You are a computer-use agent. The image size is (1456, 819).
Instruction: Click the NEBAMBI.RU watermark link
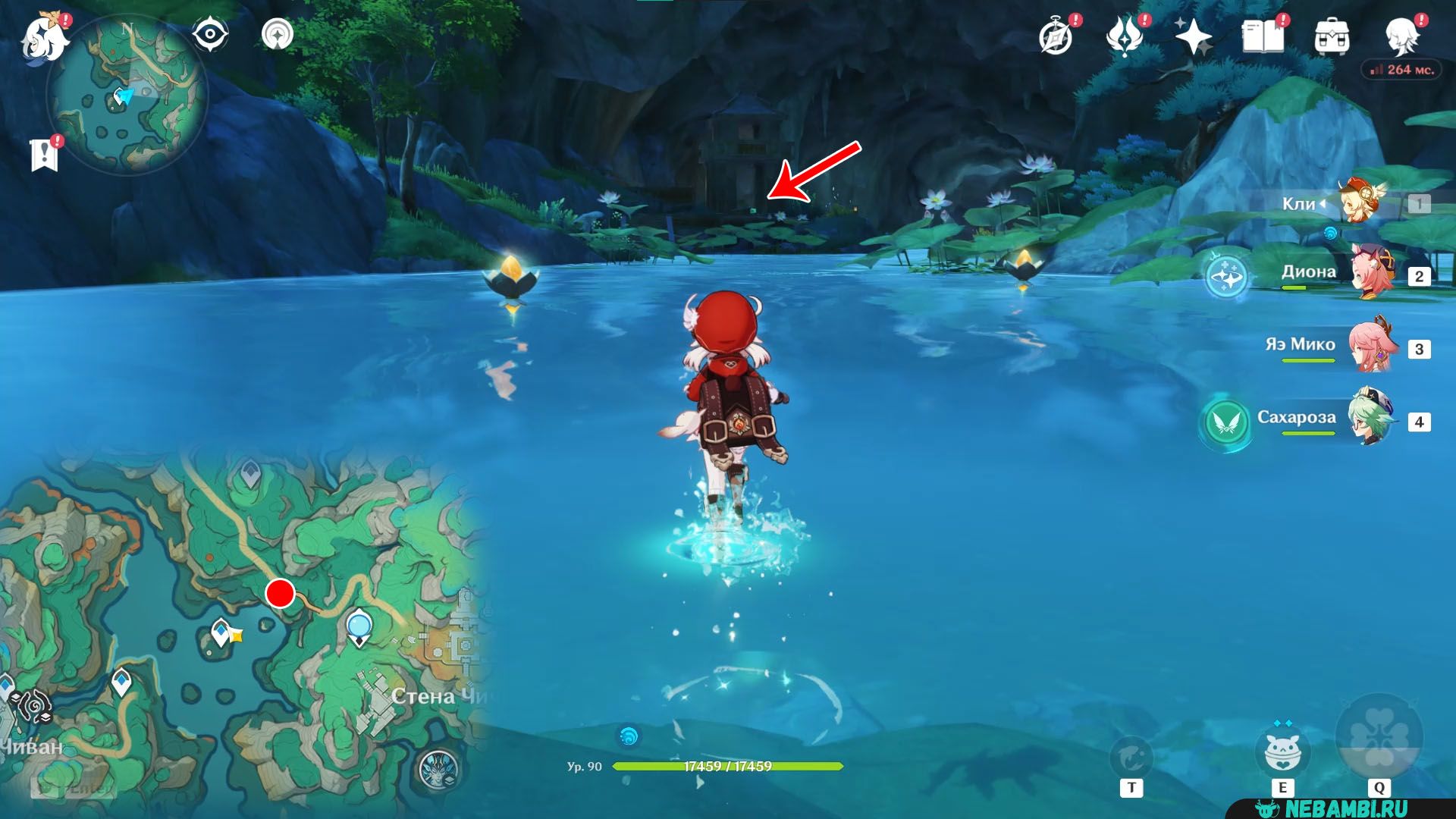[1346, 808]
